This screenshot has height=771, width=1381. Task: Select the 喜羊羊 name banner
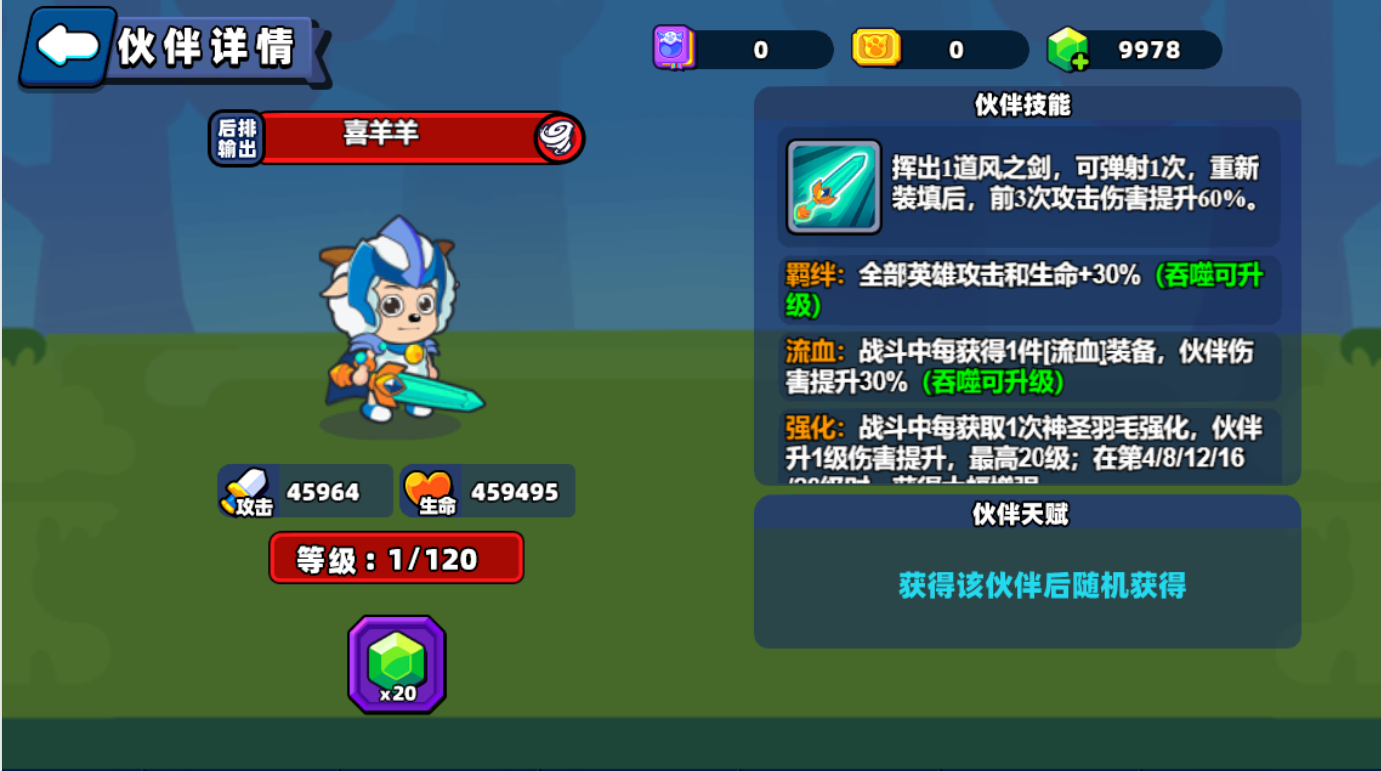pyautogui.click(x=396, y=137)
